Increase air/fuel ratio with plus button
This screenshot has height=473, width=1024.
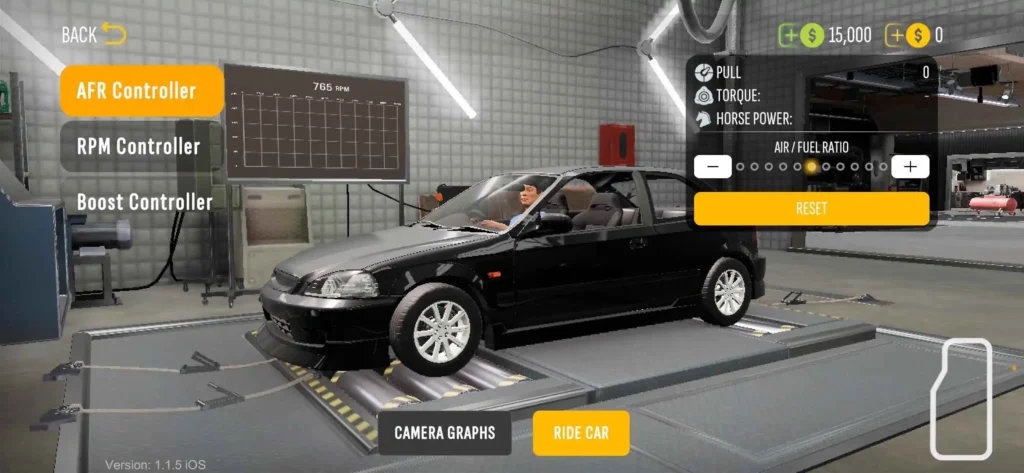coord(910,166)
